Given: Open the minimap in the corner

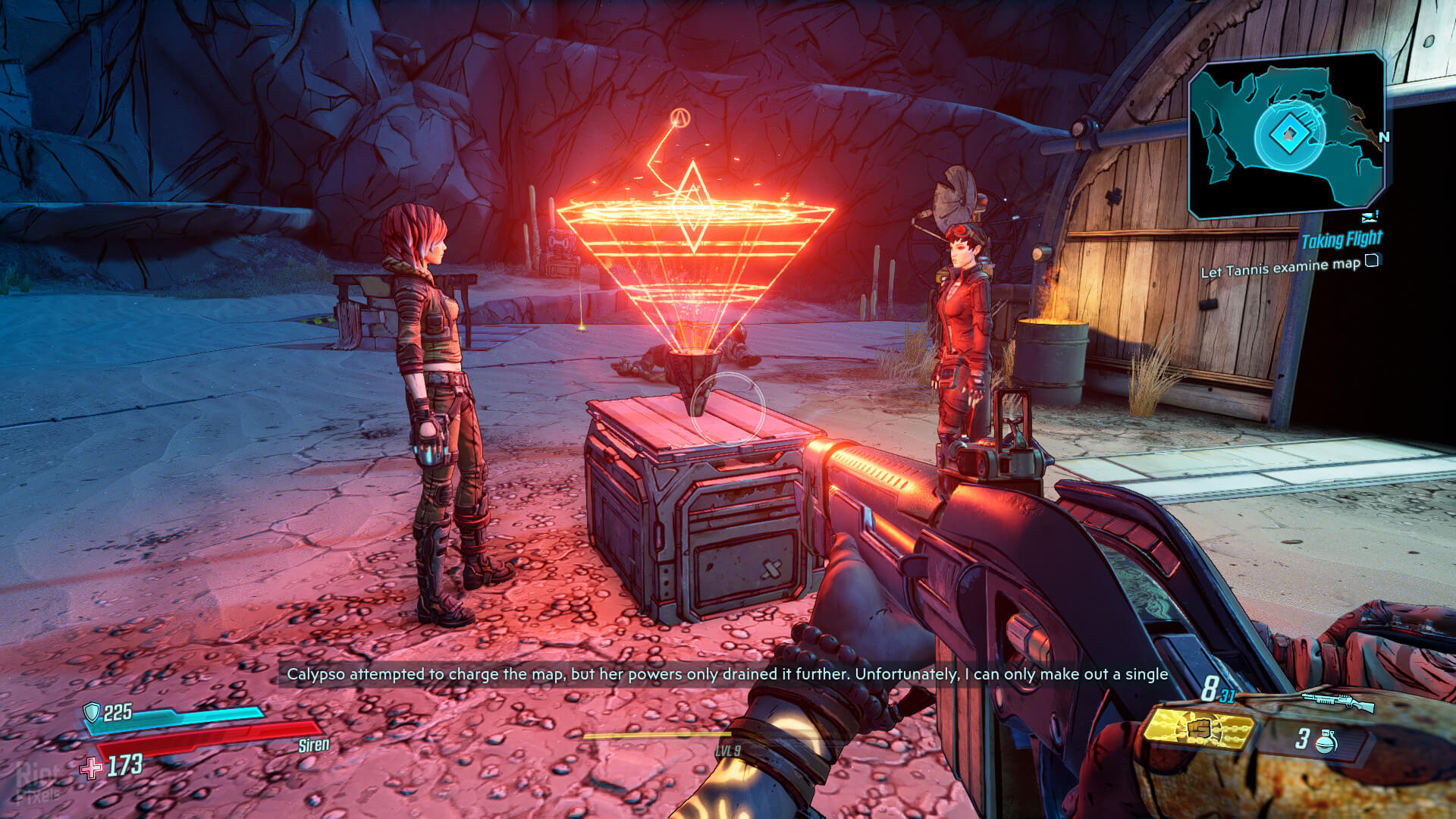Looking at the screenshot, I should click(1287, 135).
